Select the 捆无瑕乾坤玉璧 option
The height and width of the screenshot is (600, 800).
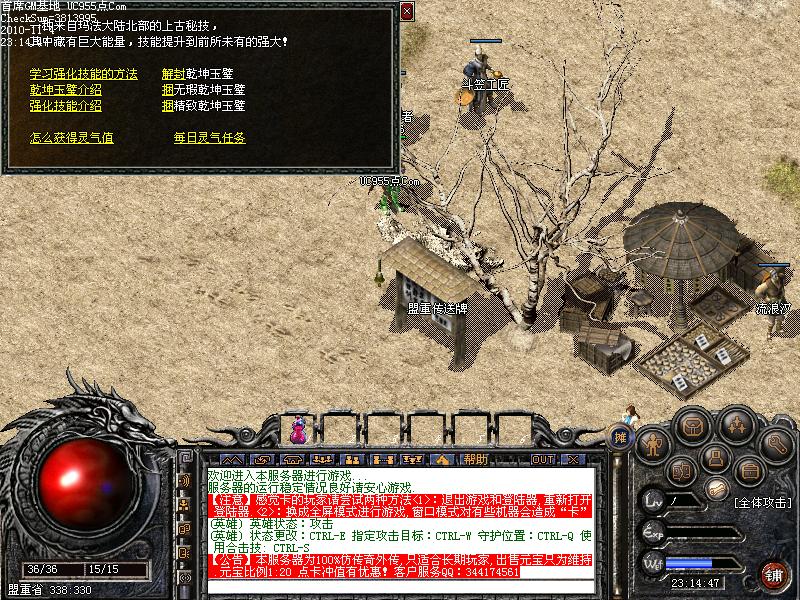[x=203, y=89]
